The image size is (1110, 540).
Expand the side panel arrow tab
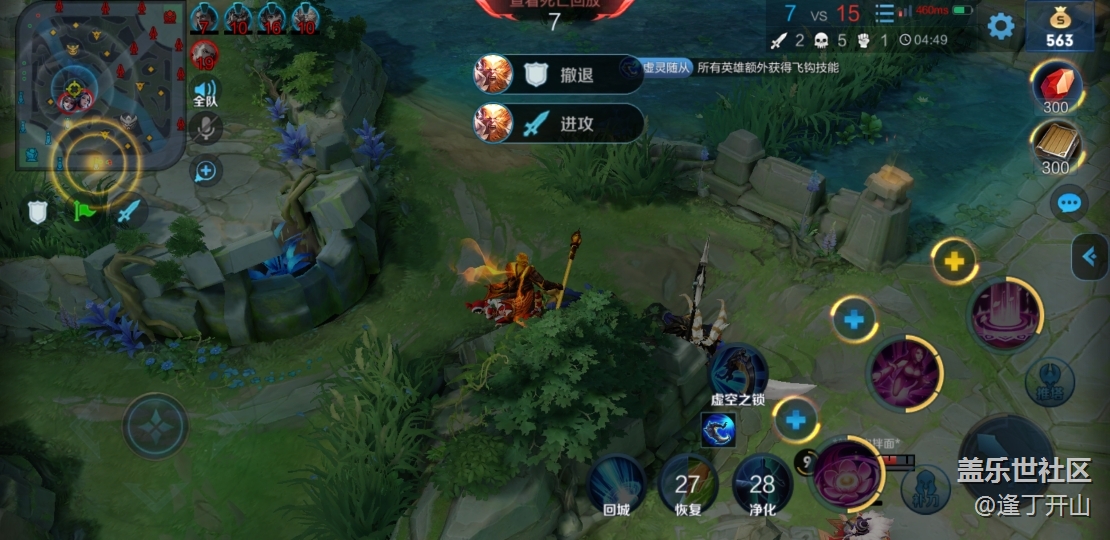tap(1089, 257)
